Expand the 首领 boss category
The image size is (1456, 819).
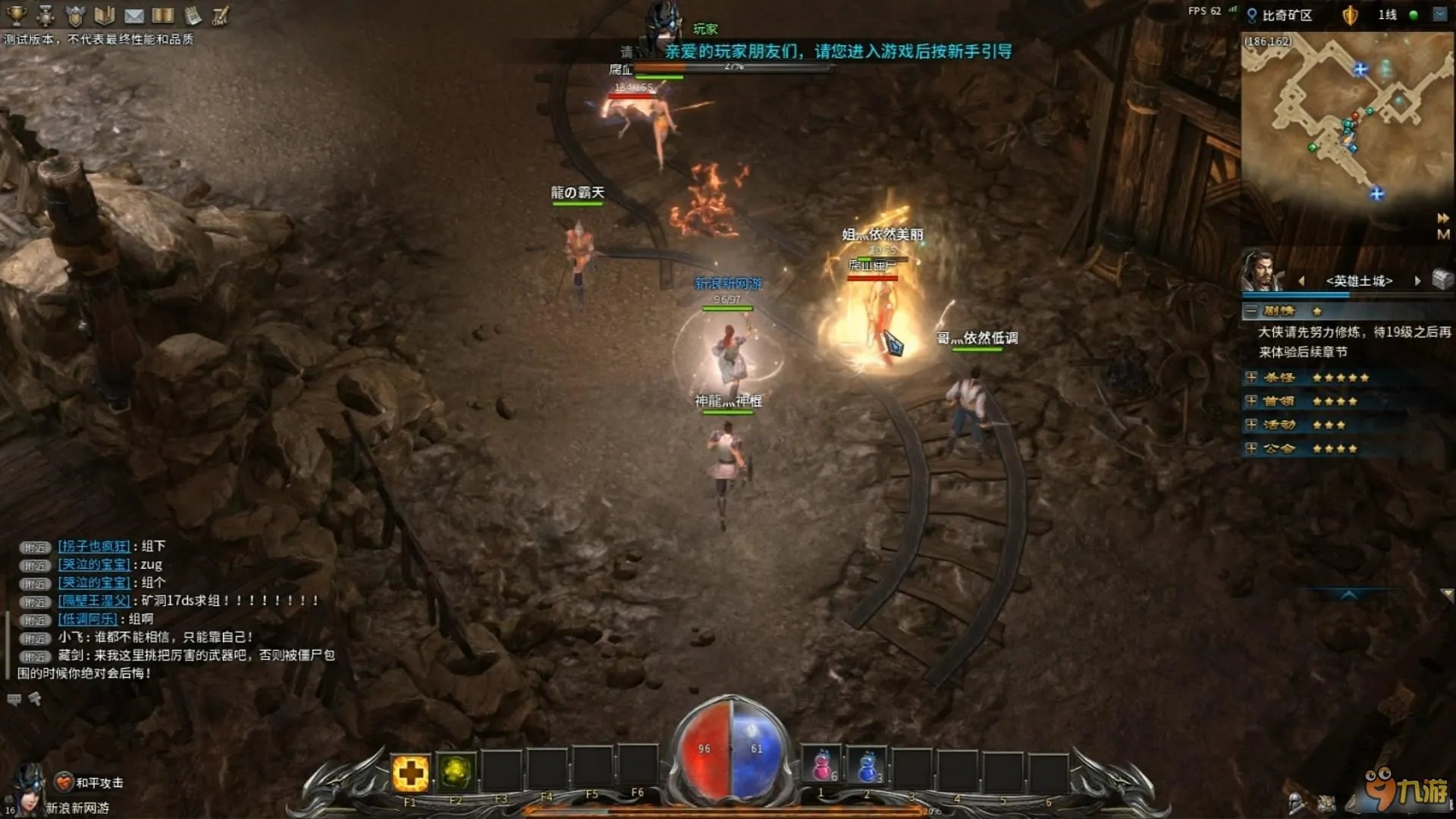[x=1251, y=401]
